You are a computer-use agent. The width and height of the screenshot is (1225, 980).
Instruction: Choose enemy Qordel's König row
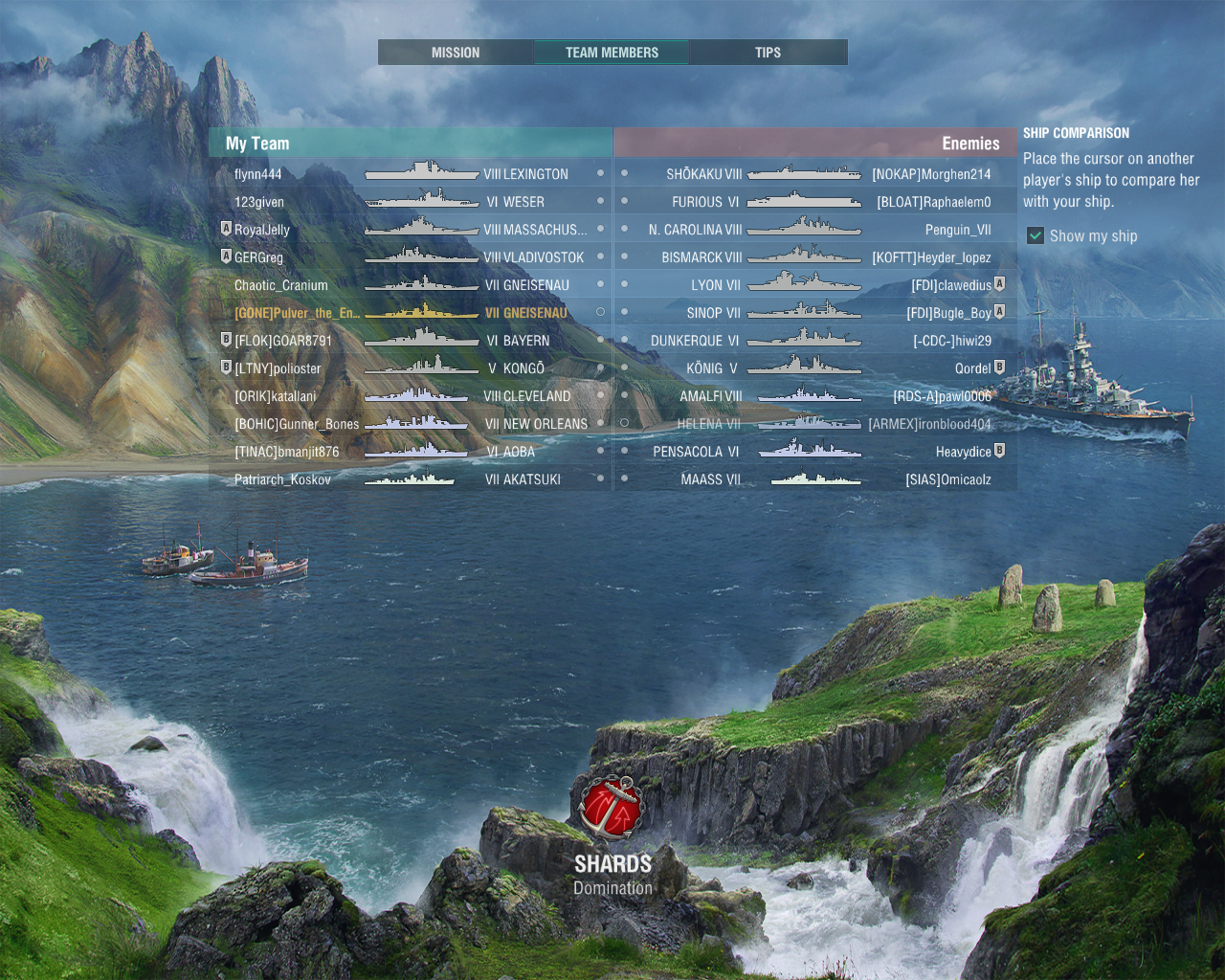(x=813, y=368)
